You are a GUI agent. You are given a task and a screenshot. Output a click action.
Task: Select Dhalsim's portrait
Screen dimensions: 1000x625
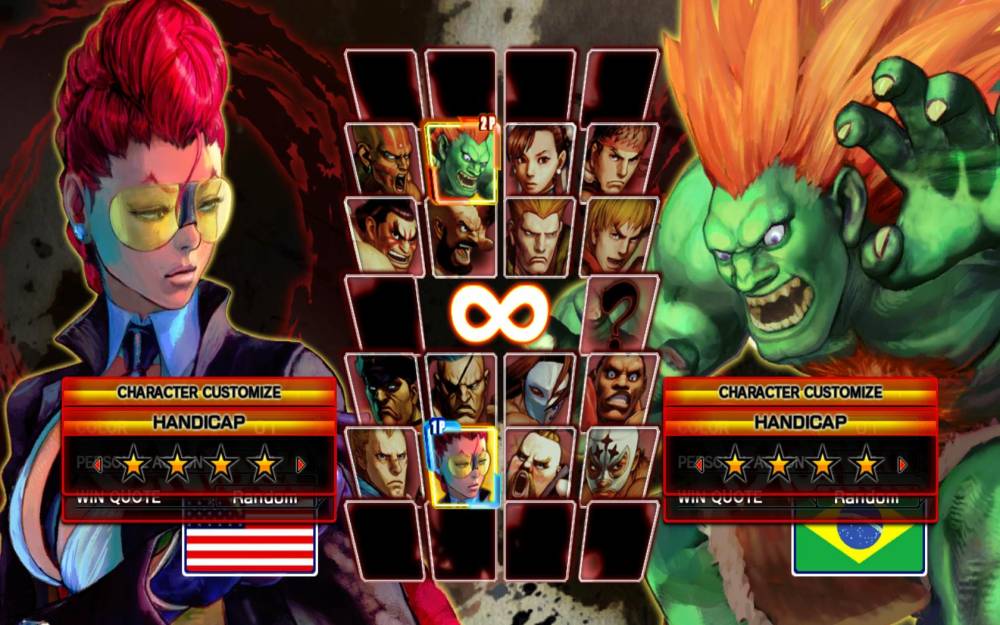pyautogui.click(x=385, y=159)
